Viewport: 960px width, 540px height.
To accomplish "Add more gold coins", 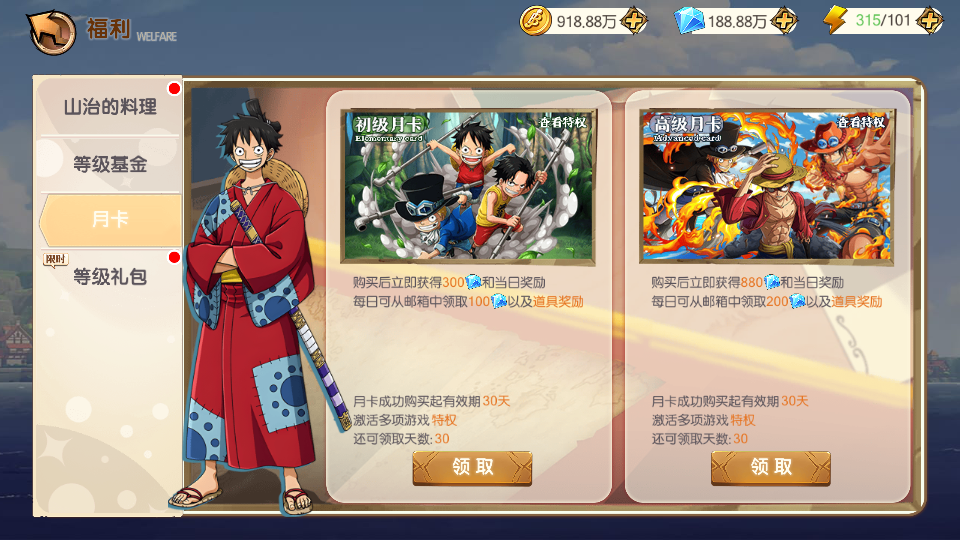I will tap(634, 20).
